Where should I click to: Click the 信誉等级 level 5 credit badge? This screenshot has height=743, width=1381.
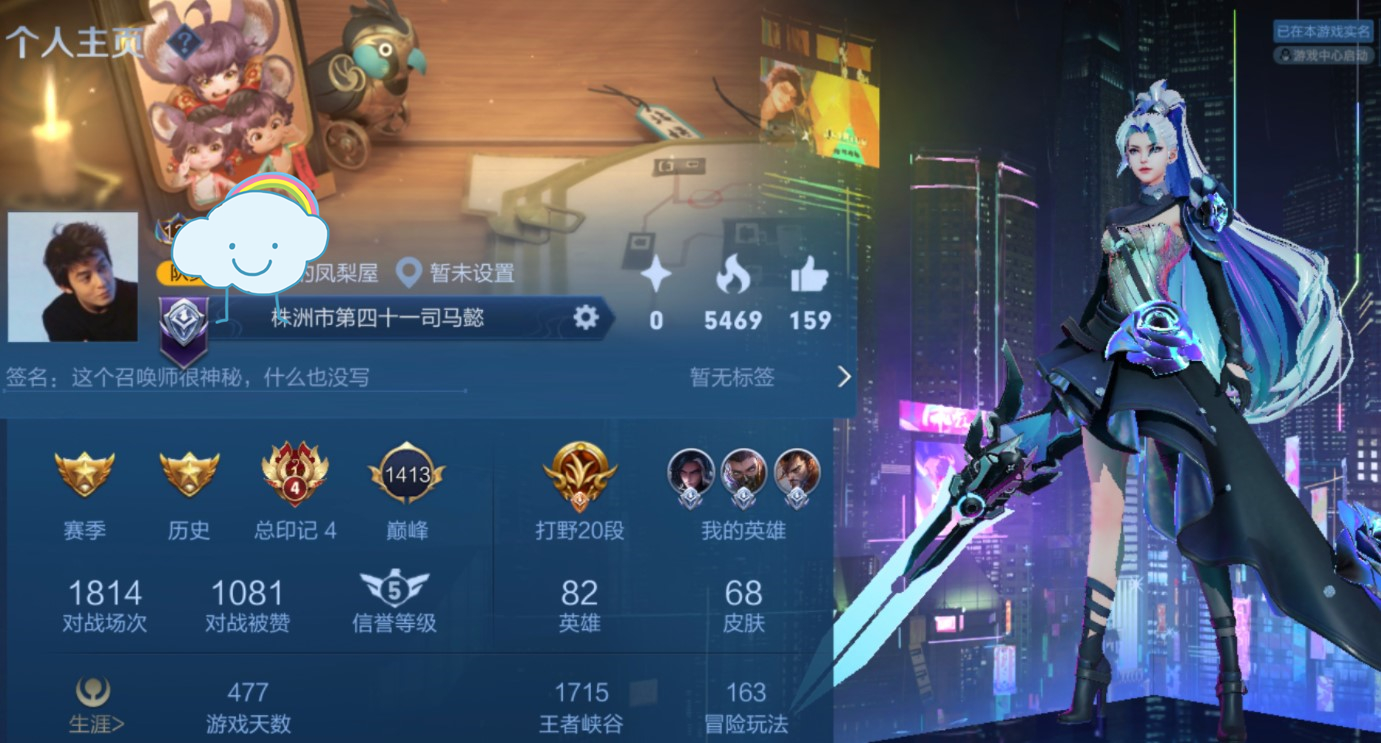pyautogui.click(x=394, y=590)
